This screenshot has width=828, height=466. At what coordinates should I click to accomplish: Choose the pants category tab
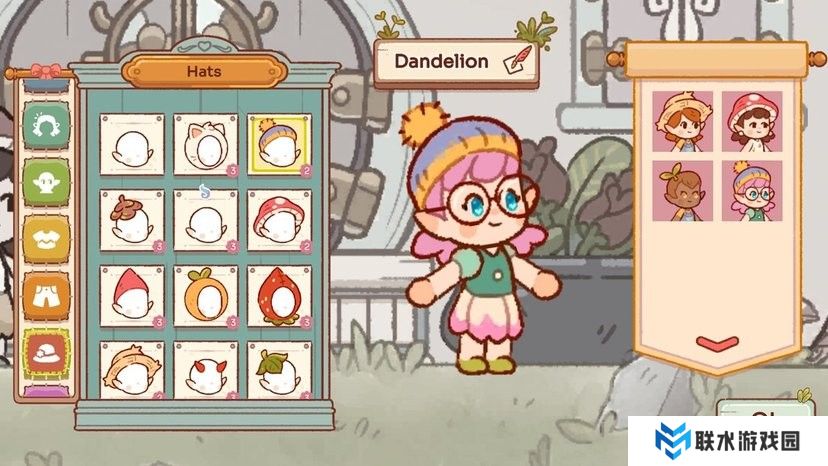coord(44,294)
